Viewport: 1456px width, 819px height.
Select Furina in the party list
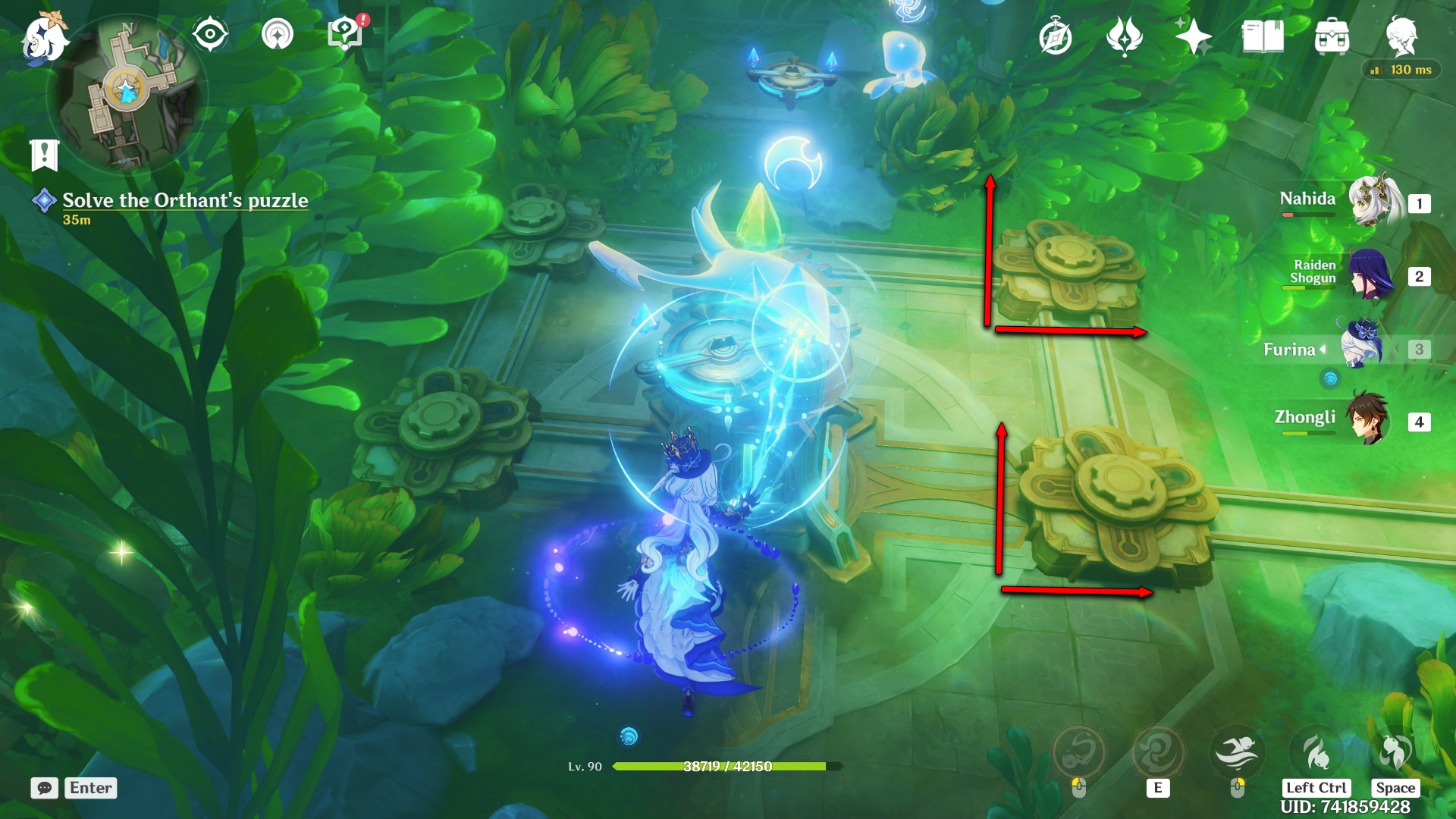pyautogui.click(x=1362, y=348)
